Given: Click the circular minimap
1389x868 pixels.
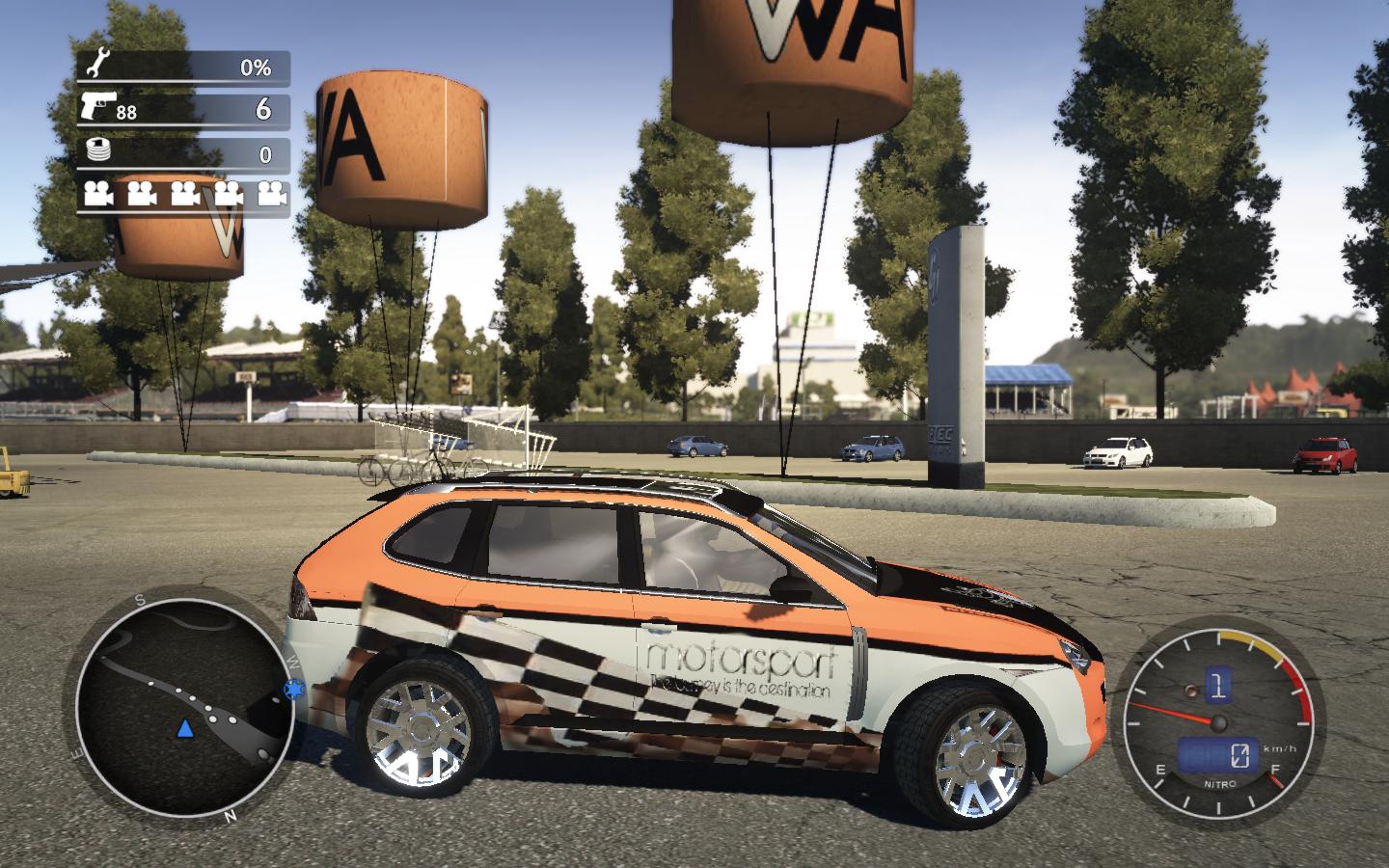Looking at the screenshot, I should click(x=184, y=707).
